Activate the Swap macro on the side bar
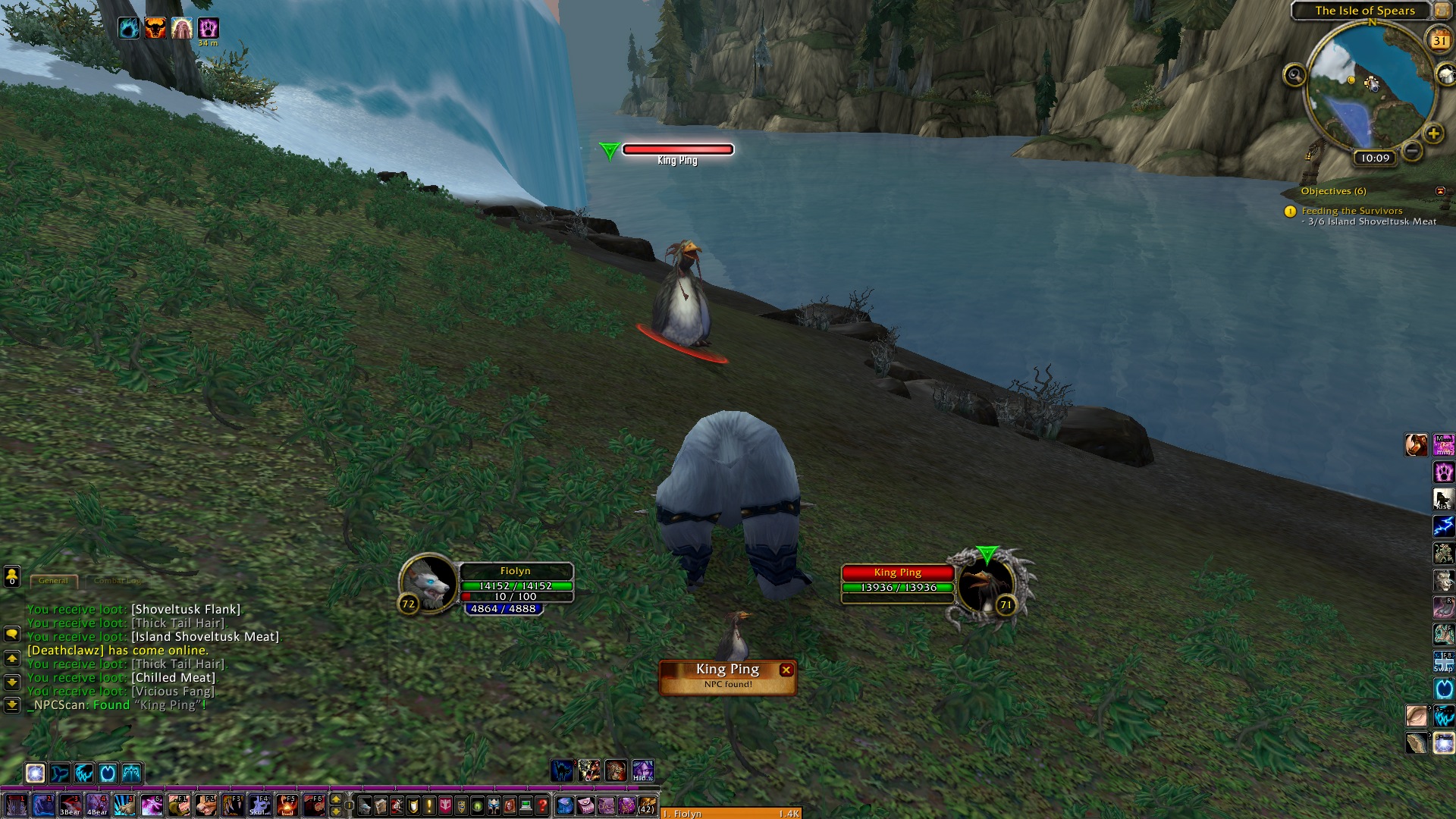This screenshot has width=1456, height=819. click(1443, 661)
